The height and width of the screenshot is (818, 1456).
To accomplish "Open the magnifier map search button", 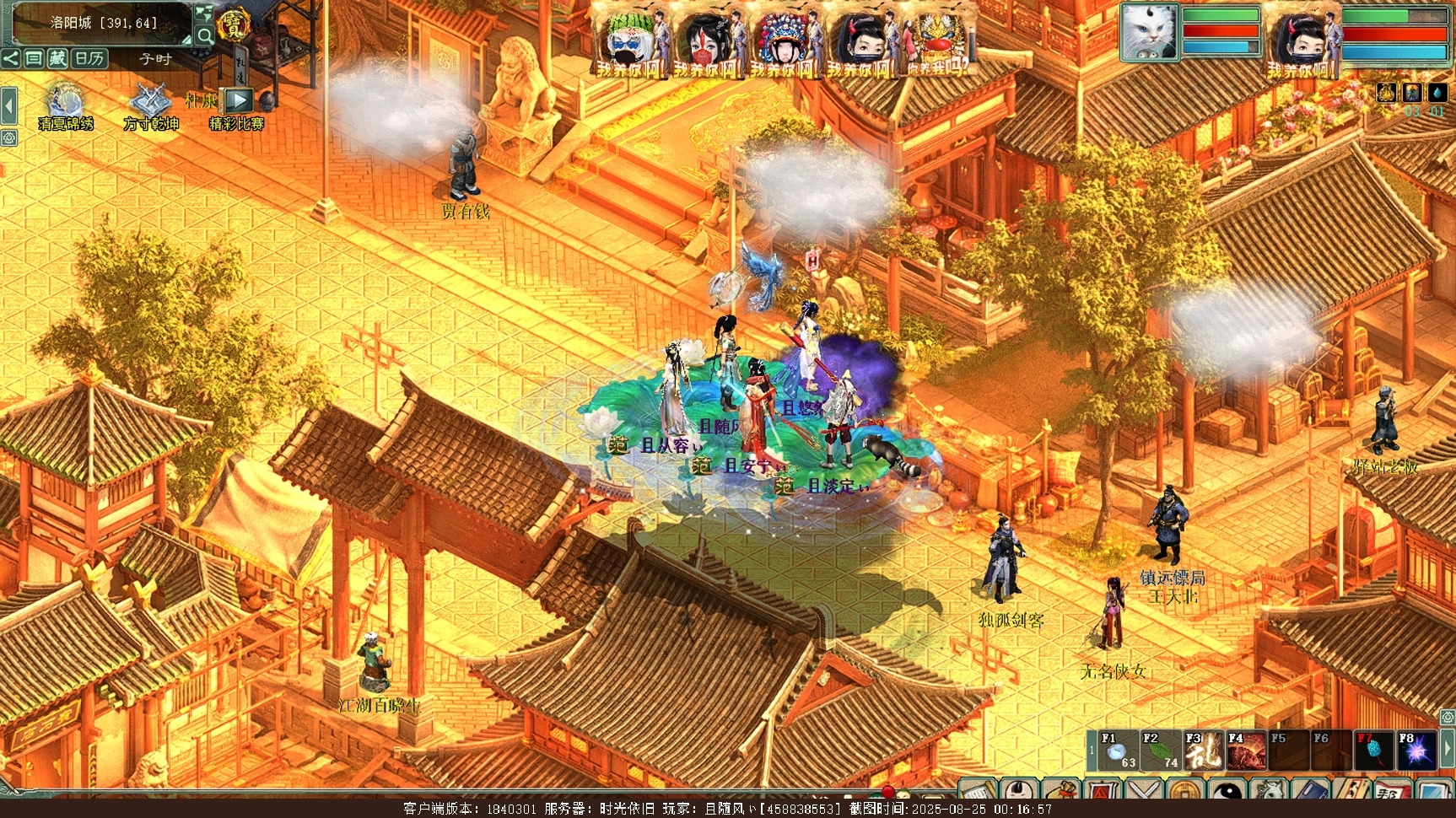I will point(204,35).
